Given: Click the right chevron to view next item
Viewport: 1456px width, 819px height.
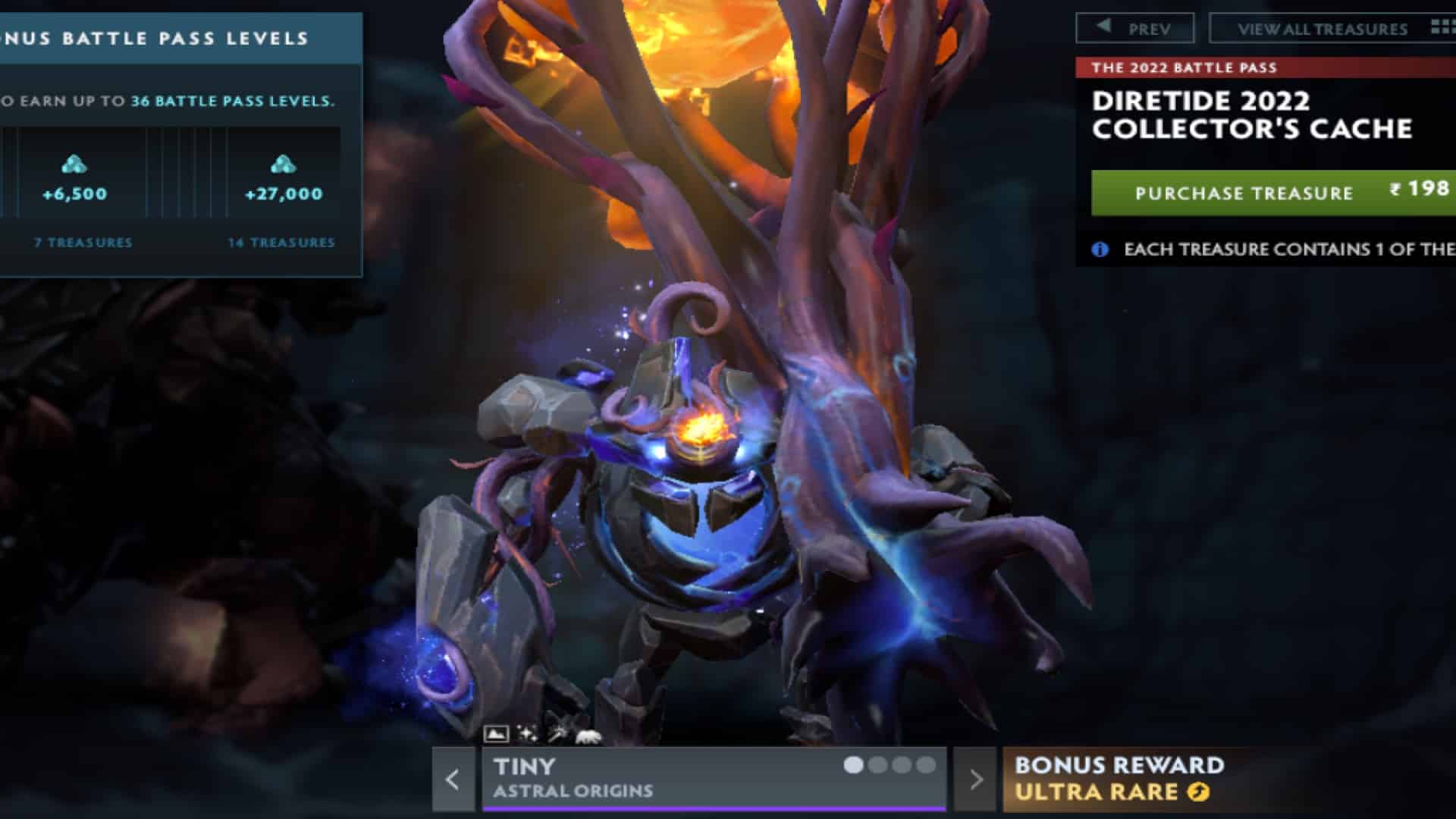Looking at the screenshot, I should click(x=978, y=780).
